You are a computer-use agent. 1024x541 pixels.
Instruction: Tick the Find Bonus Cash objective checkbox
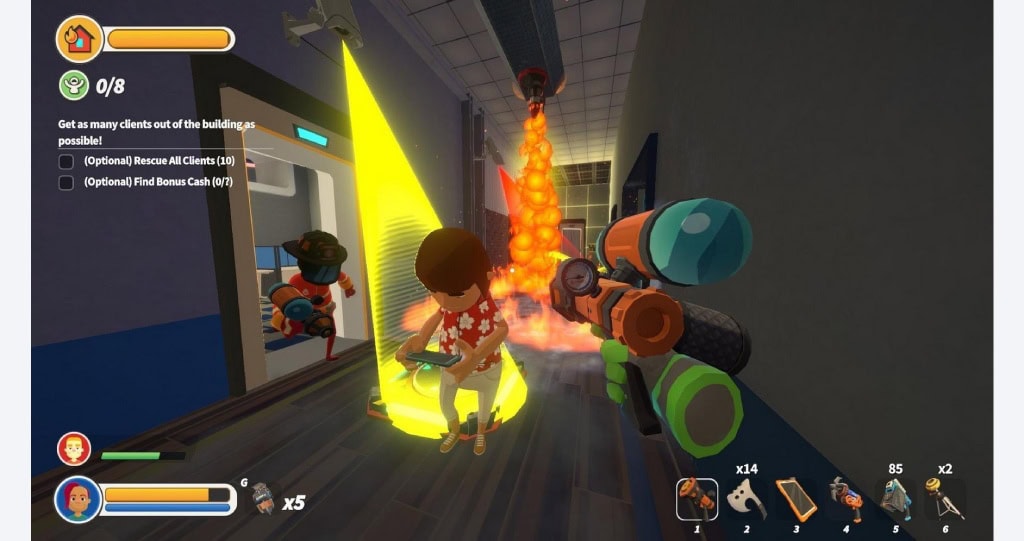click(x=66, y=182)
